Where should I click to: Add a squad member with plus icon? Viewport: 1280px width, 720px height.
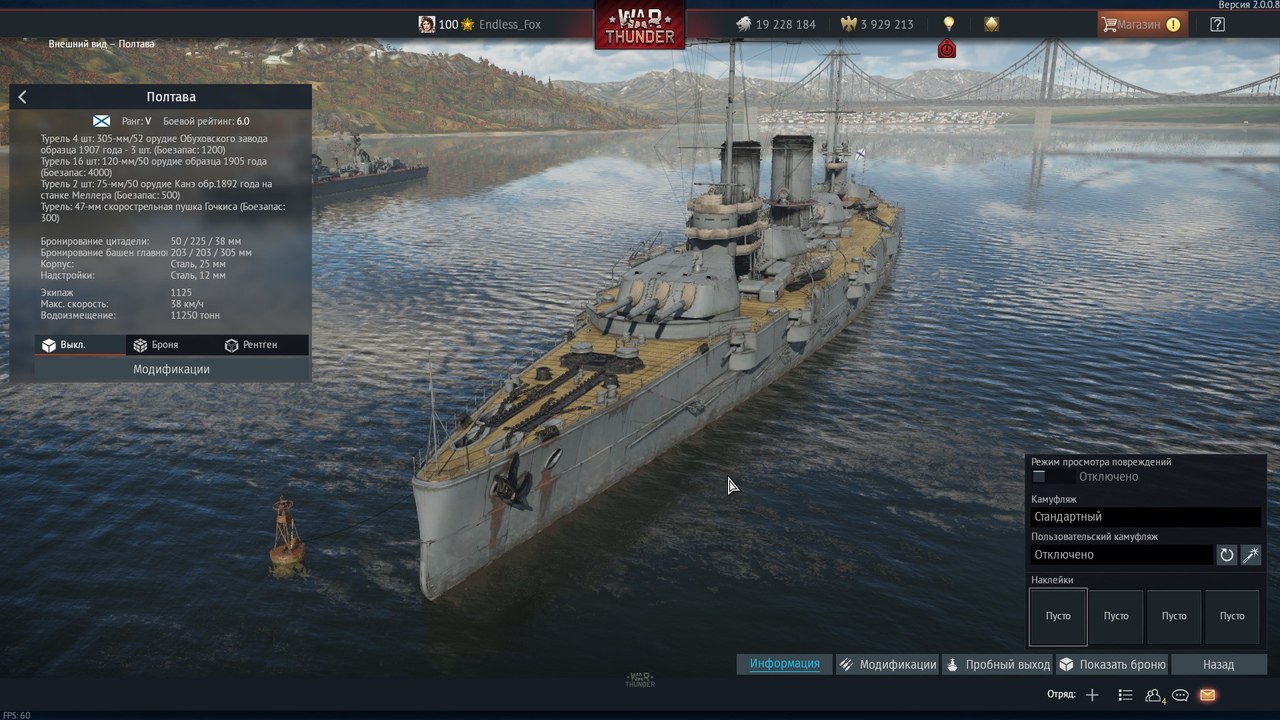click(1092, 695)
